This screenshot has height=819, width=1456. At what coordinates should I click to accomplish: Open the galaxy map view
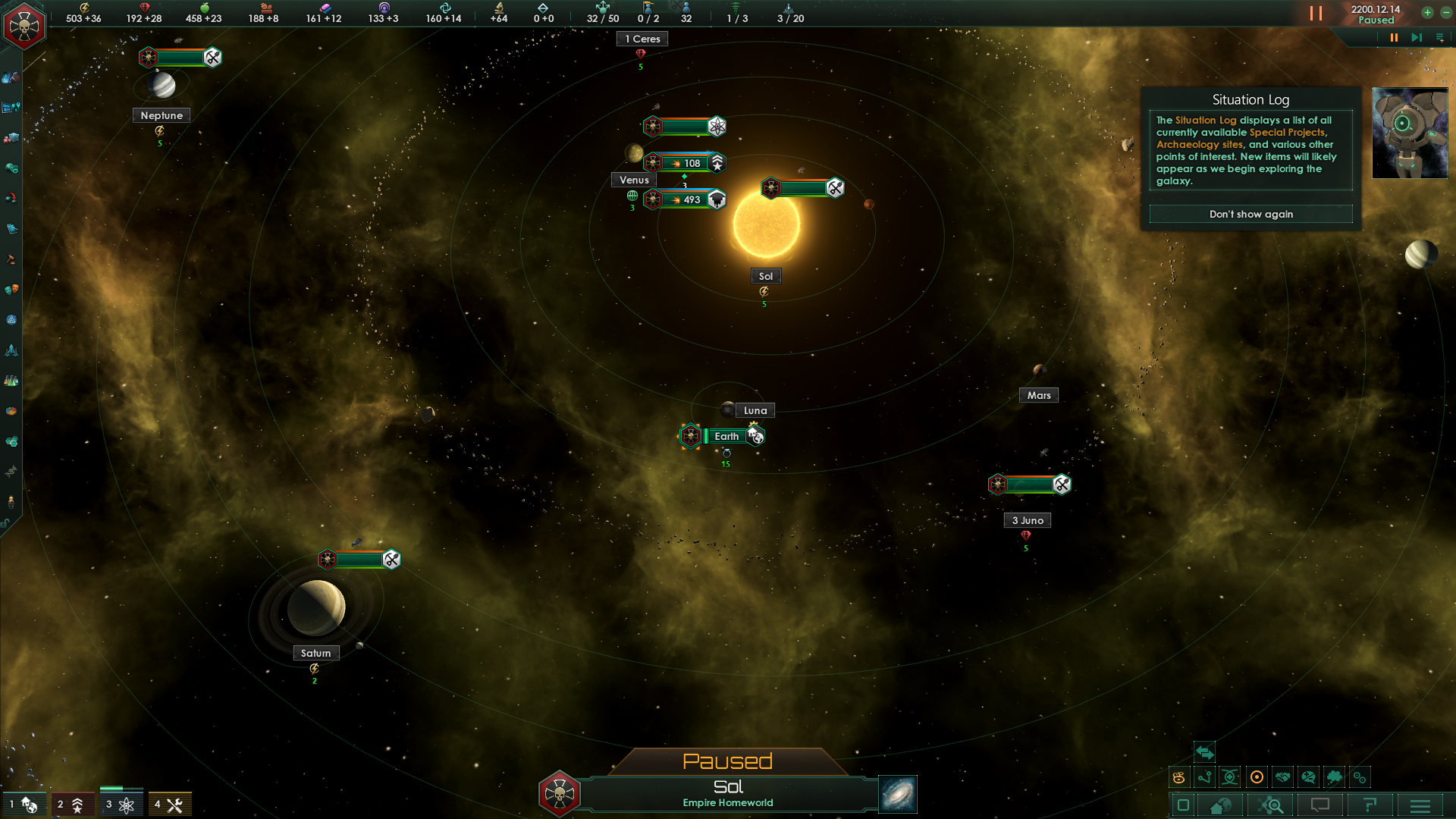[x=898, y=794]
